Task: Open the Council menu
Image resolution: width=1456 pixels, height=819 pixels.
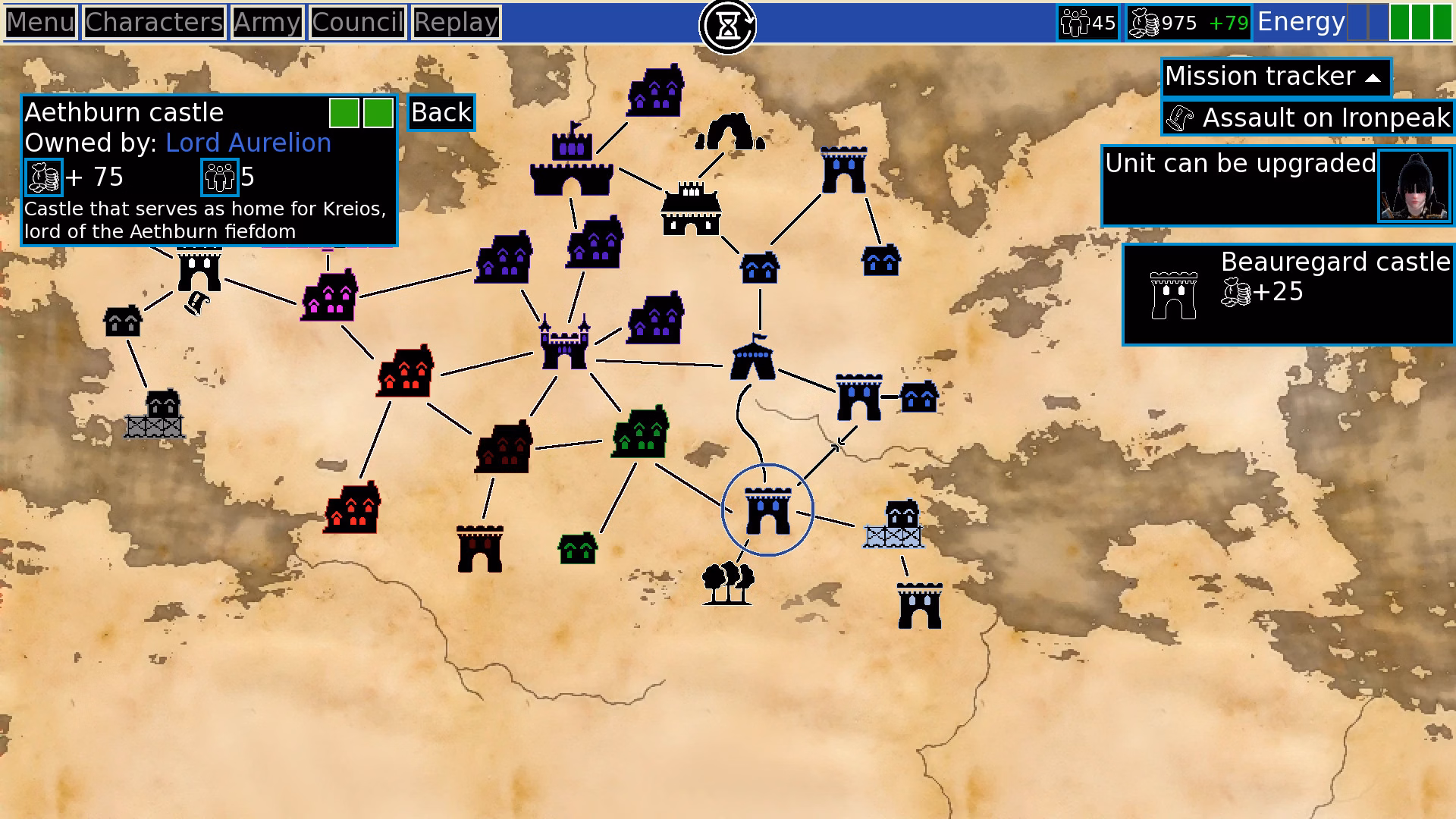Action: point(356,22)
